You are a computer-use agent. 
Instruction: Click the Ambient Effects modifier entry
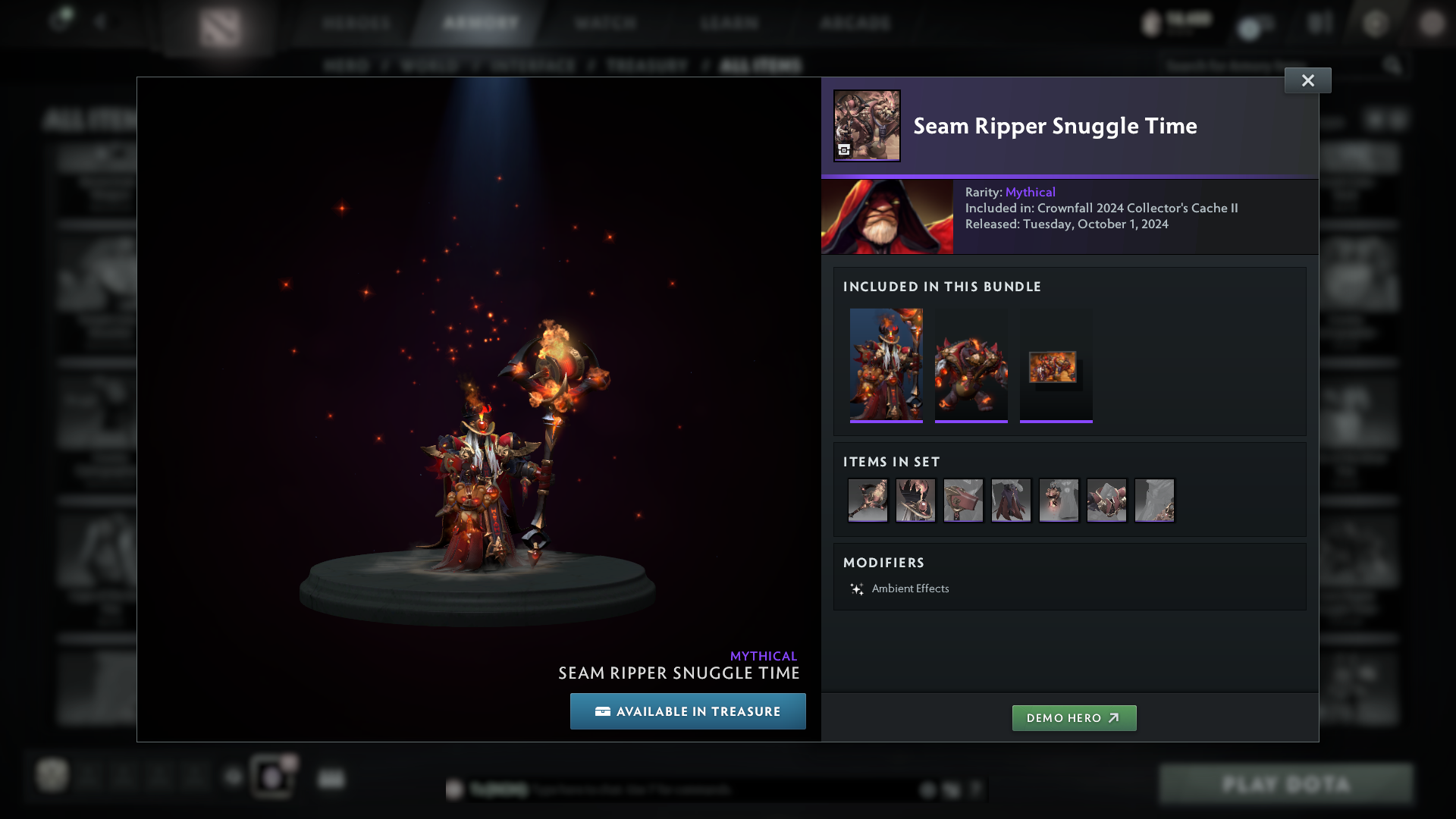(x=910, y=588)
